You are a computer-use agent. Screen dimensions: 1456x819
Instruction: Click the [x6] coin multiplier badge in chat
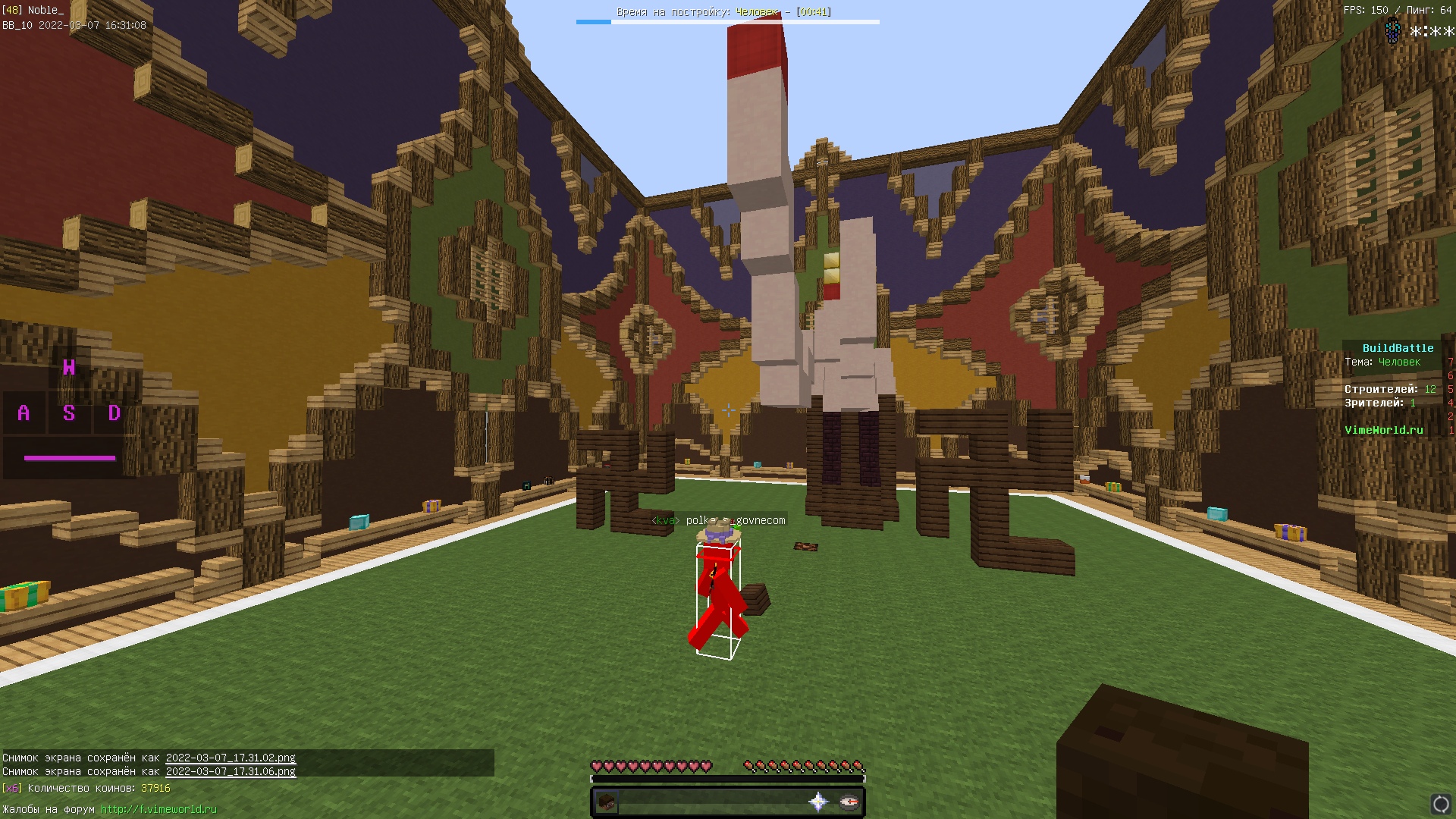pos(14,789)
